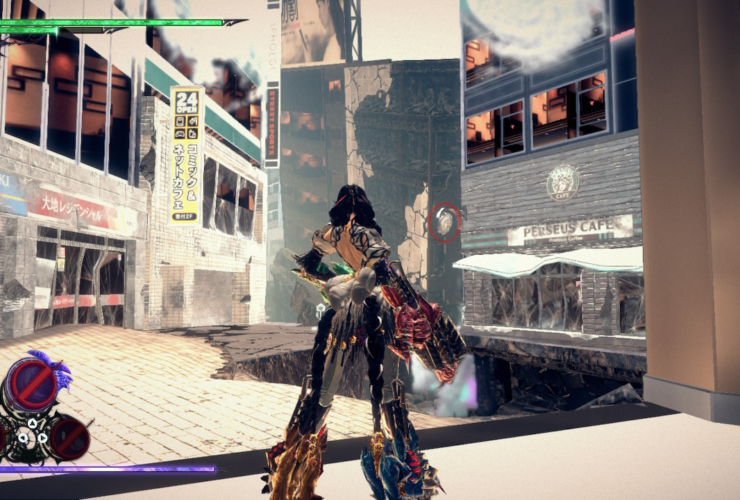
Task: Click the red circular target marker
Action: pos(445,222)
